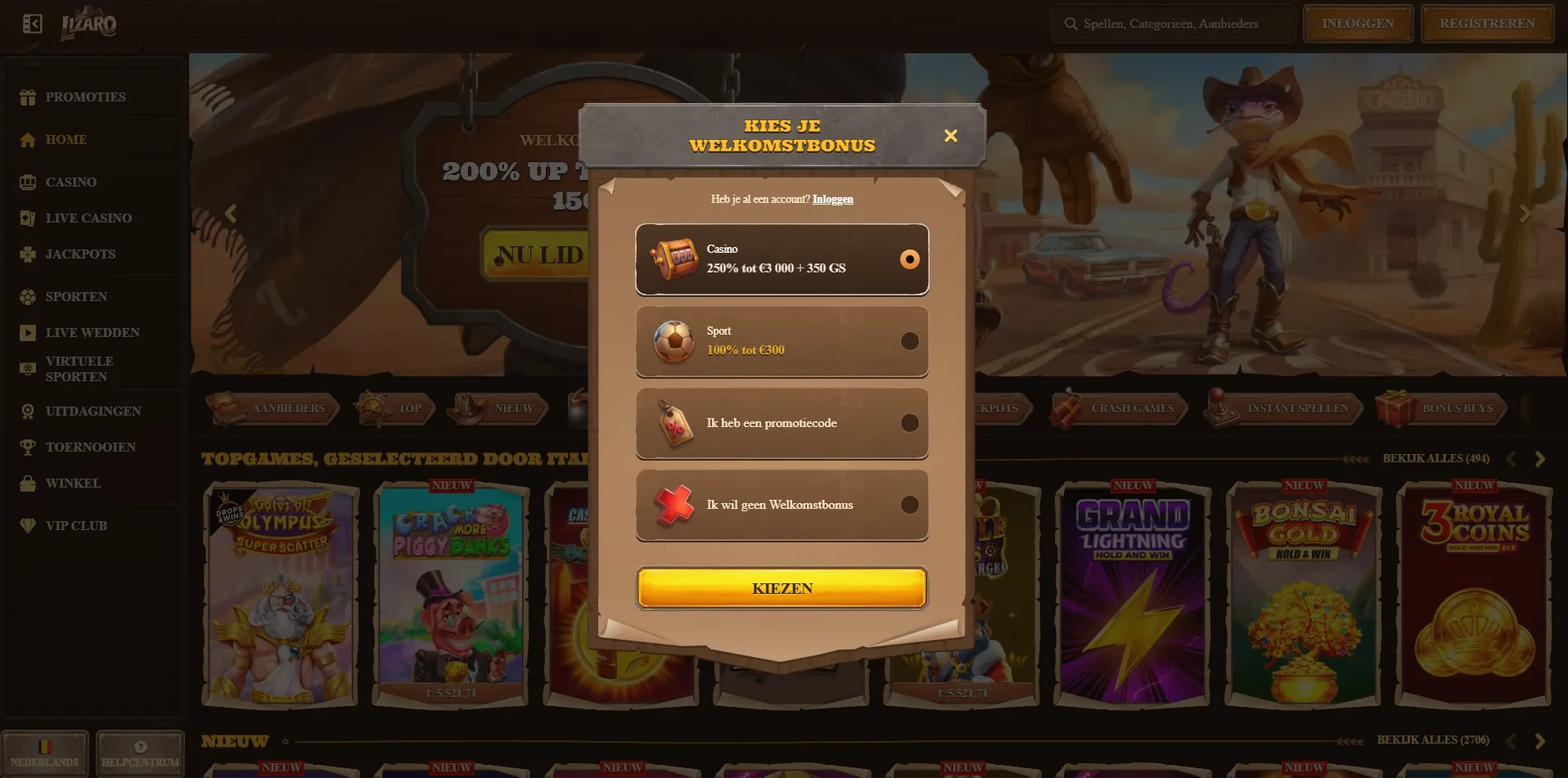Choose the Sport 100% tot €300 bonus
1568x778 pixels.
coord(782,341)
